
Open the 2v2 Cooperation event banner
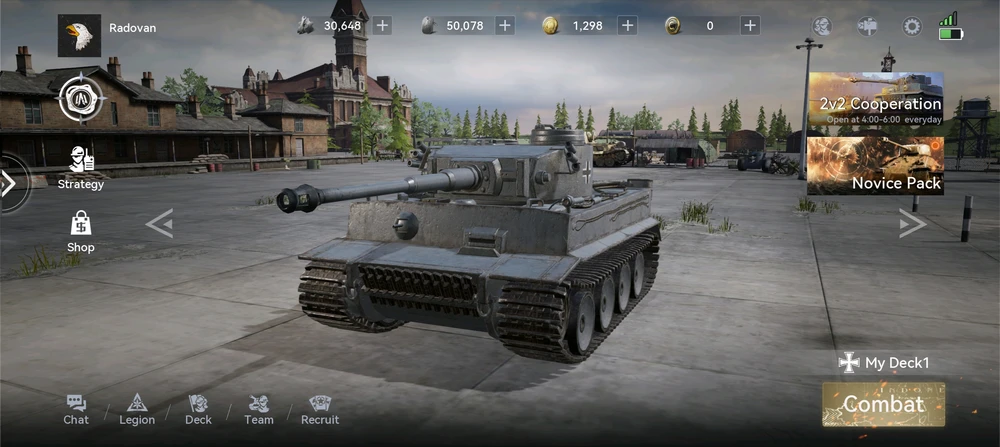875,100
